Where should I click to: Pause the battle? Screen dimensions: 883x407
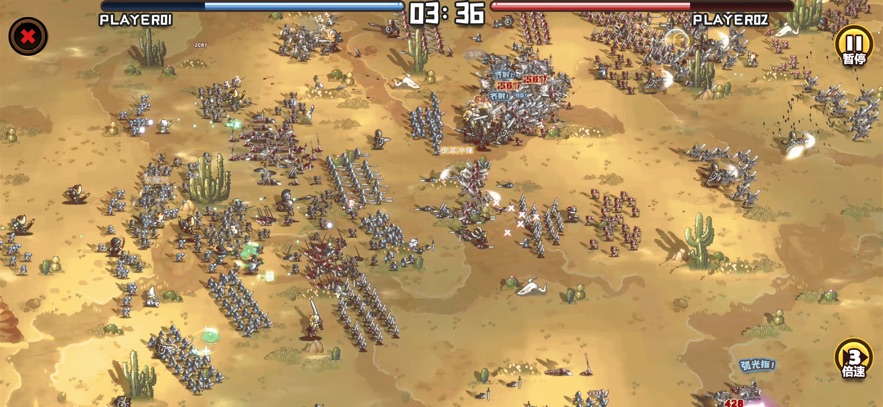pos(853,43)
